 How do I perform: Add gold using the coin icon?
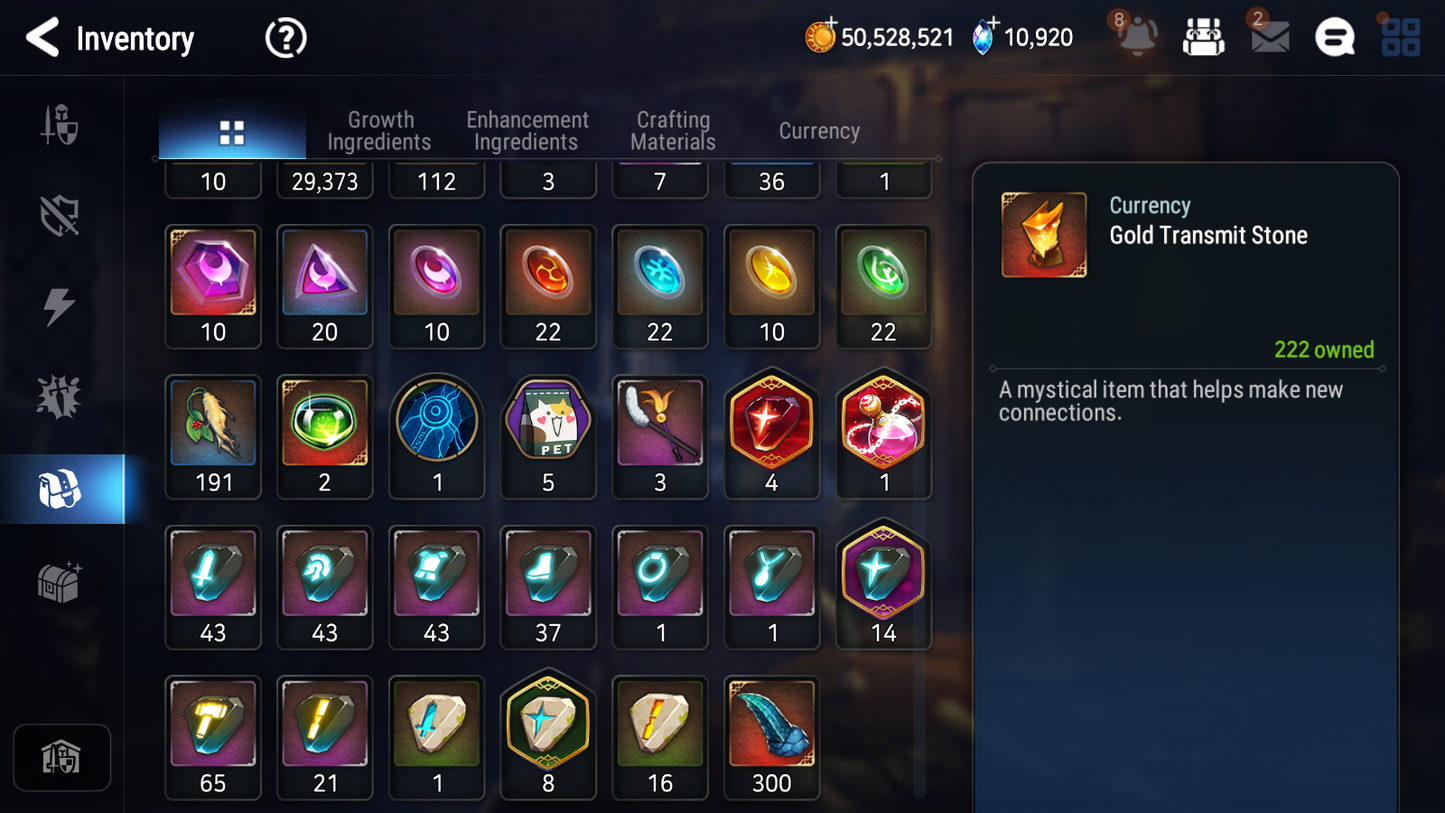[820, 37]
